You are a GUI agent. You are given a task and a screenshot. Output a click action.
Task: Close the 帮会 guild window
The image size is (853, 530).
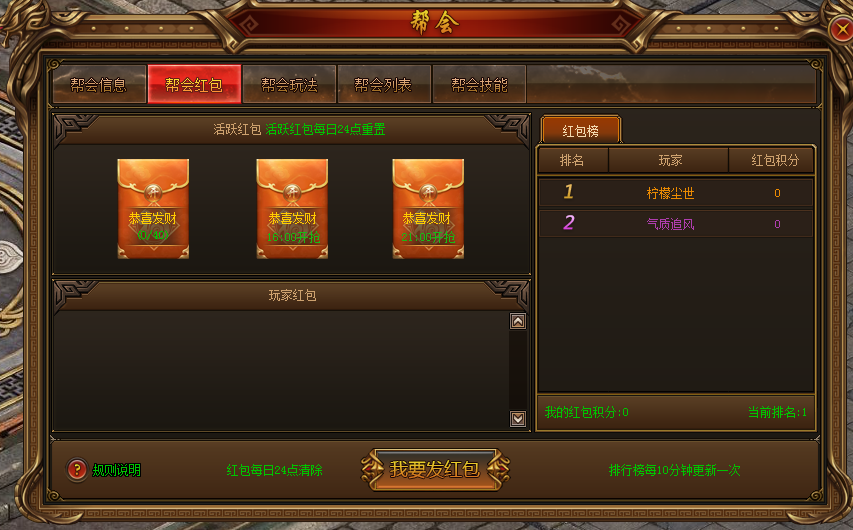pyautogui.click(x=840, y=30)
